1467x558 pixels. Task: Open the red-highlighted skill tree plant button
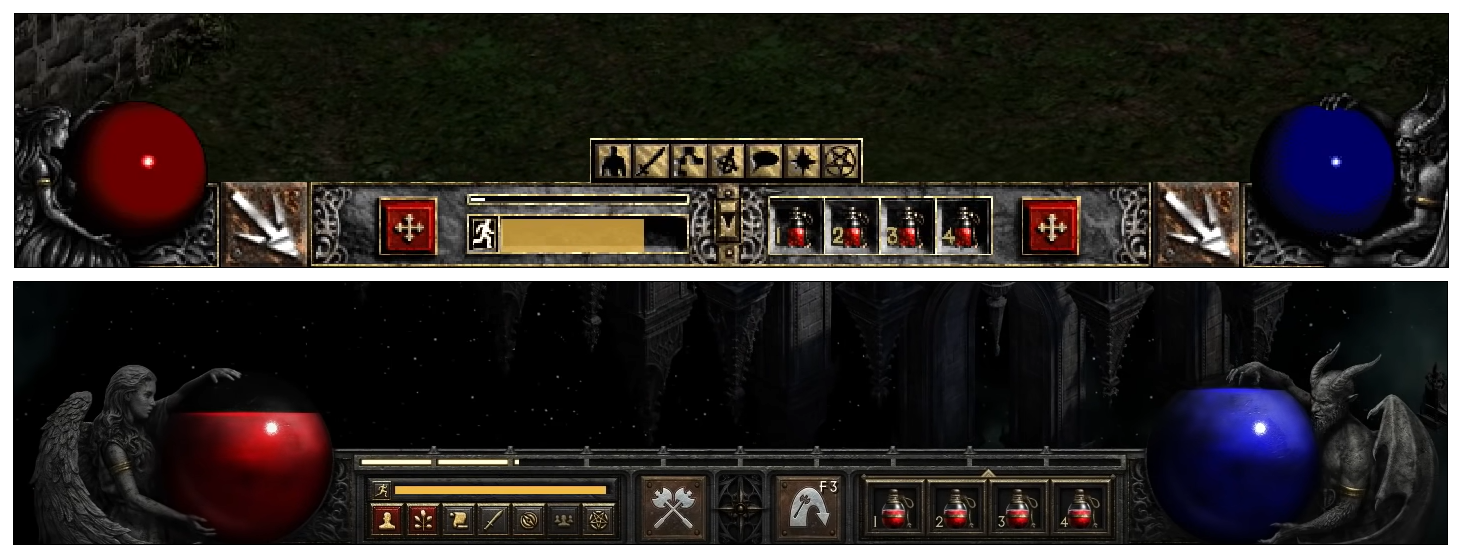click(422, 520)
